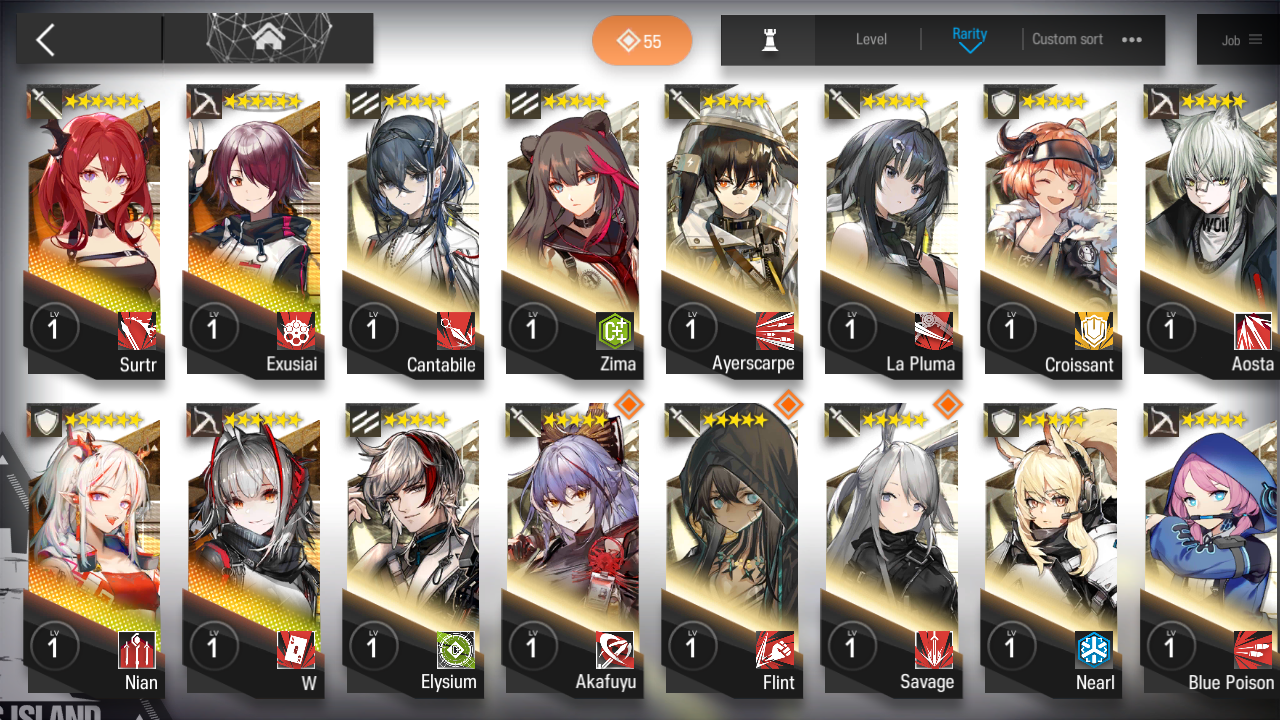Open the Custom sort ellipsis options
Screen dimensions: 1280x720
(1131, 40)
